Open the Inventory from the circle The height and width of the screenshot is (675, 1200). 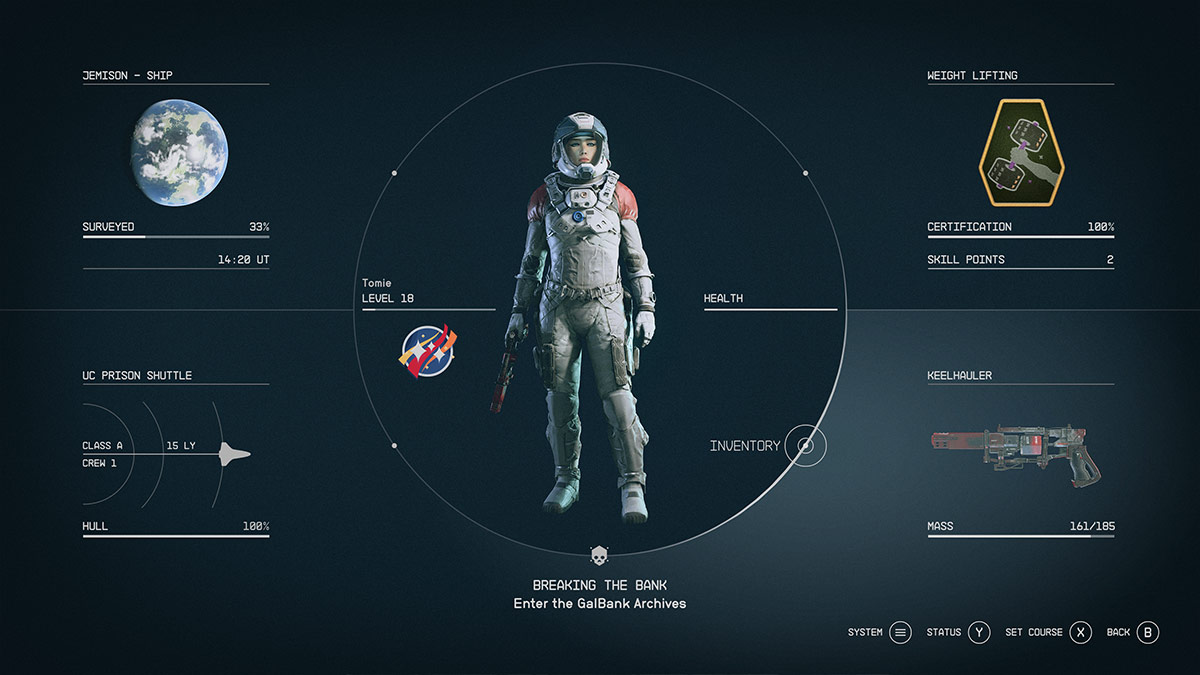tap(805, 445)
